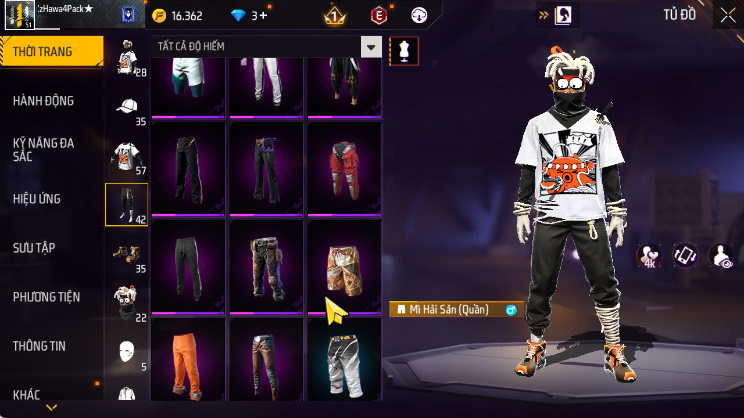The width and height of the screenshot is (744, 418).
Task: Select the shoes subcategory icon
Action: [127, 254]
